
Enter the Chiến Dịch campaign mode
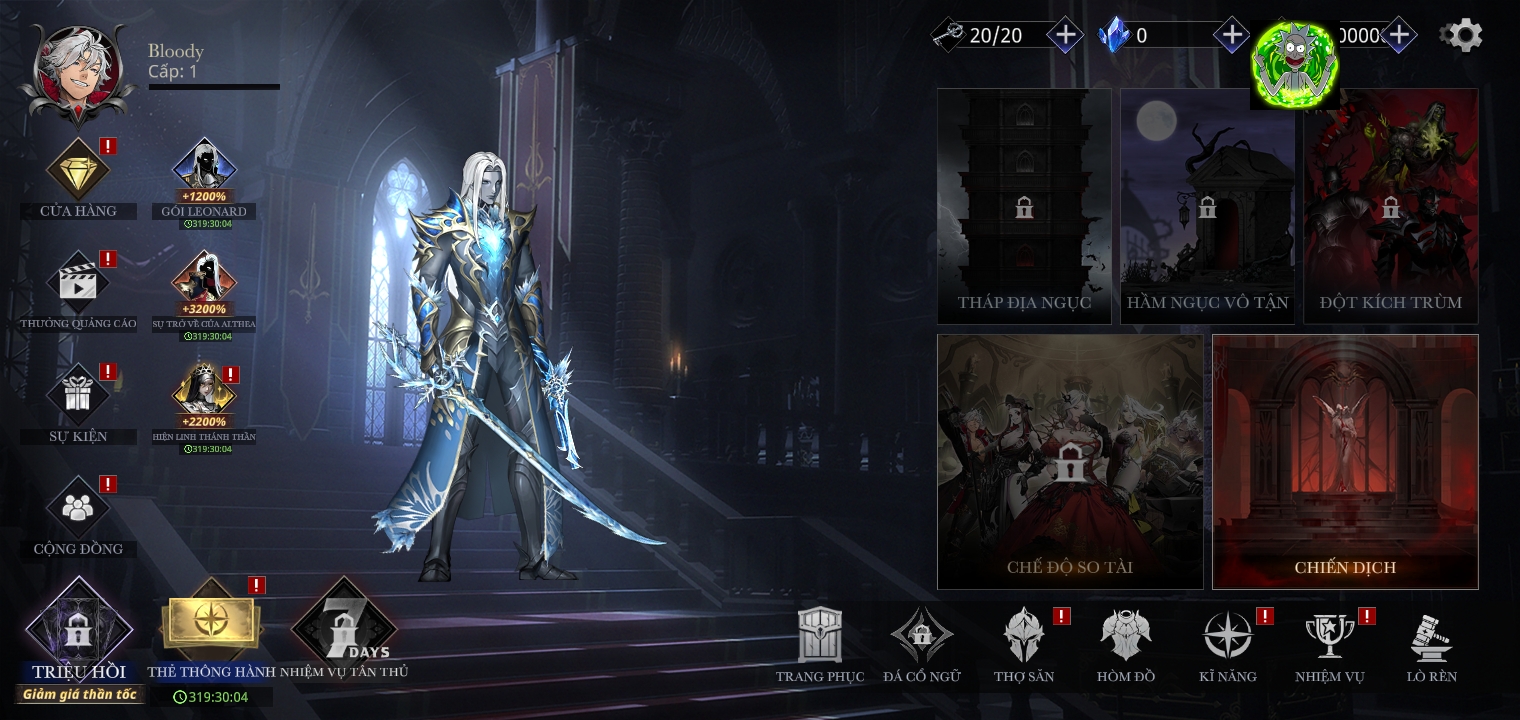(x=1345, y=461)
